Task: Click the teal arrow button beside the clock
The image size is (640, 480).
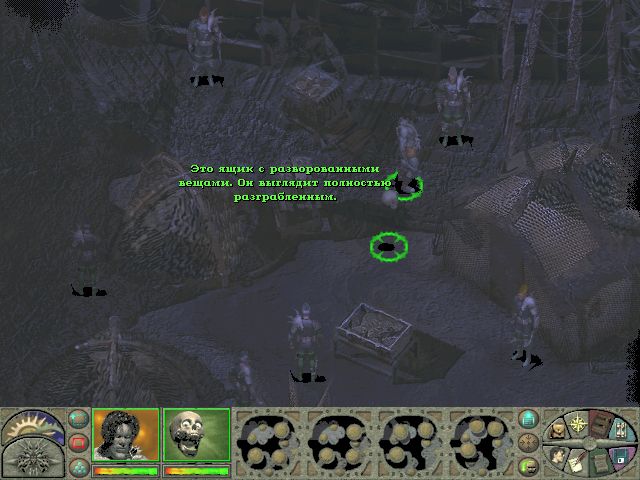Action: [x=77, y=419]
